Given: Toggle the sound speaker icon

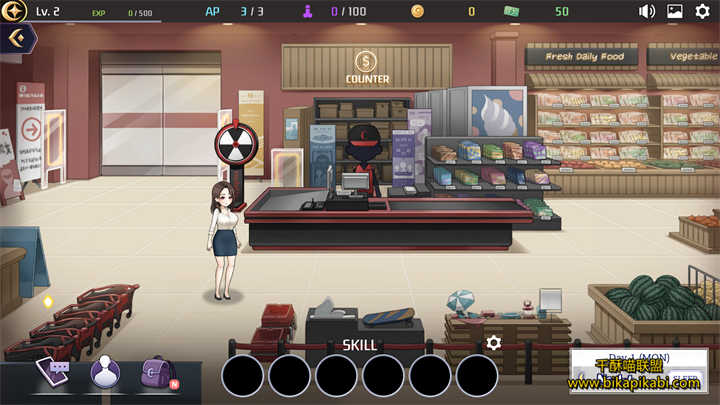Looking at the screenshot, I should pyautogui.click(x=647, y=11).
